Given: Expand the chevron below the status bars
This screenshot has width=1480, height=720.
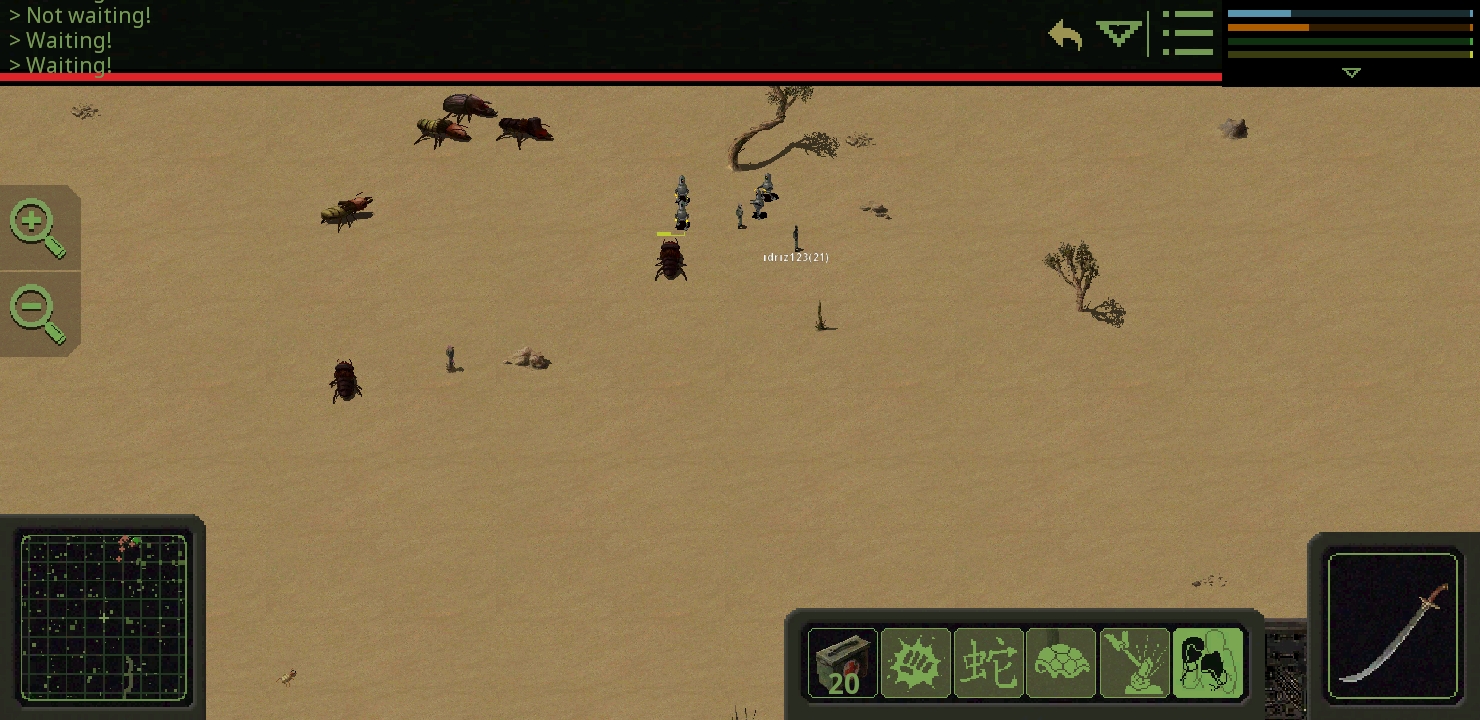Looking at the screenshot, I should pyautogui.click(x=1351, y=72).
